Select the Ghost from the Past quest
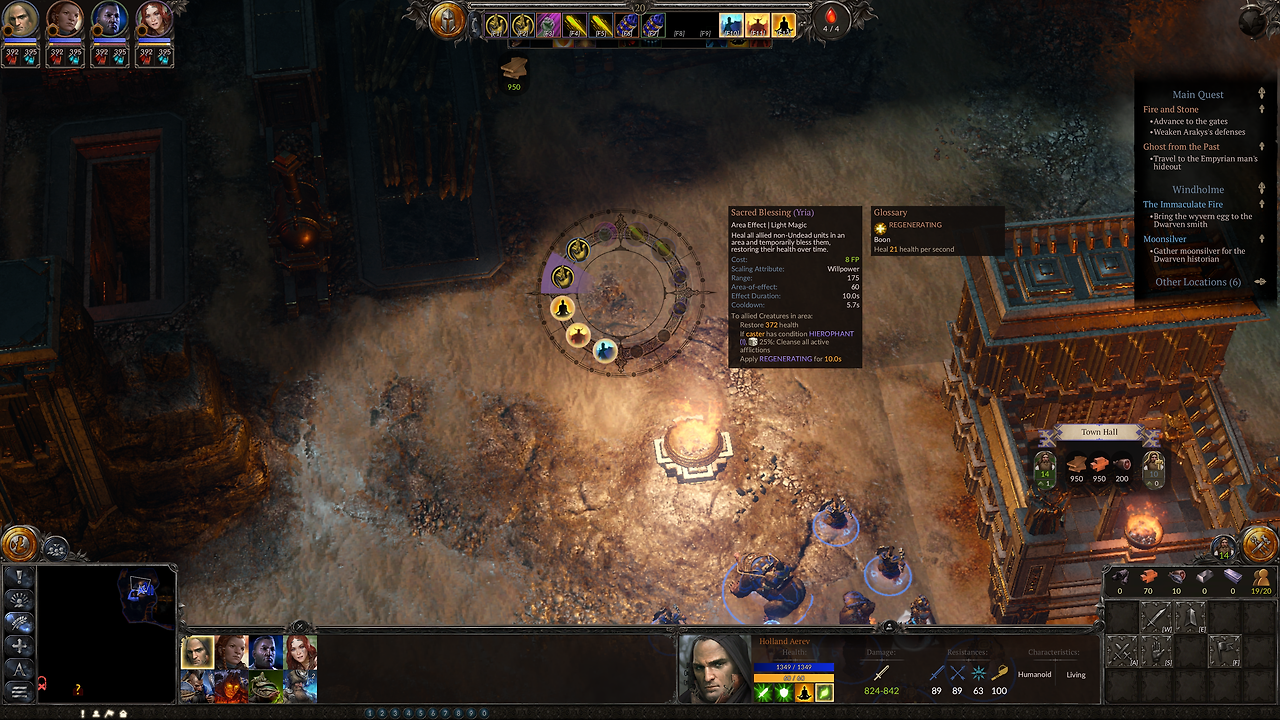This screenshot has height=720, width=1280. tap(1181, 147)
